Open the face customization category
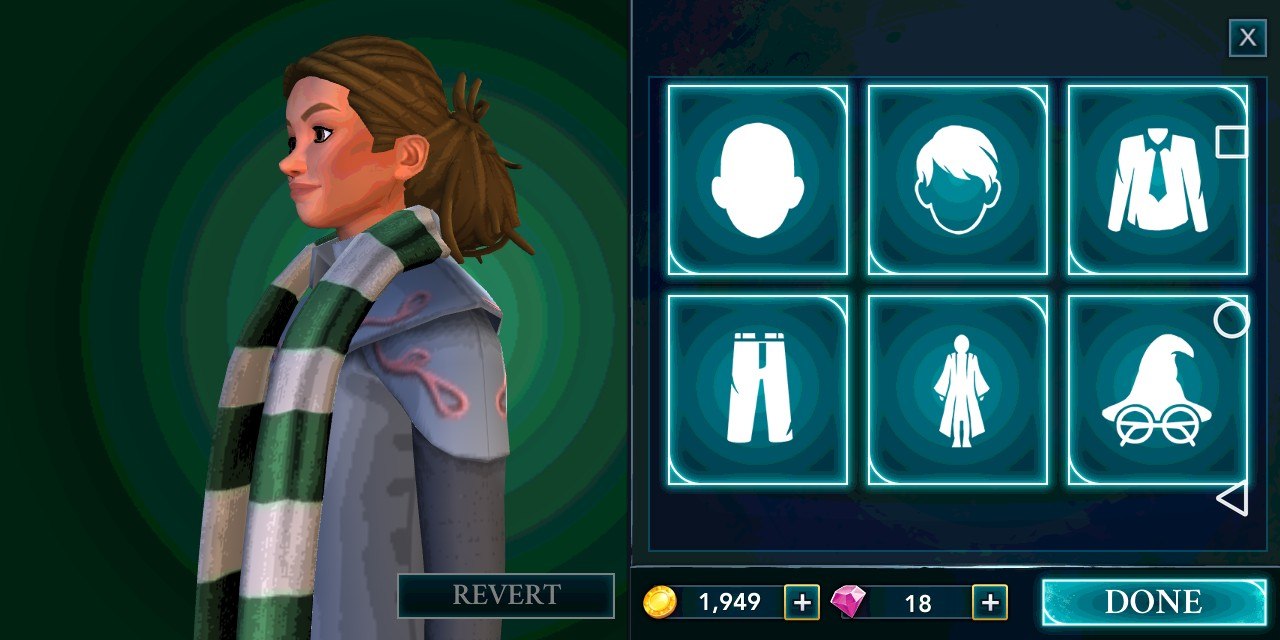 pyautogui.click(x=757, y=180)
